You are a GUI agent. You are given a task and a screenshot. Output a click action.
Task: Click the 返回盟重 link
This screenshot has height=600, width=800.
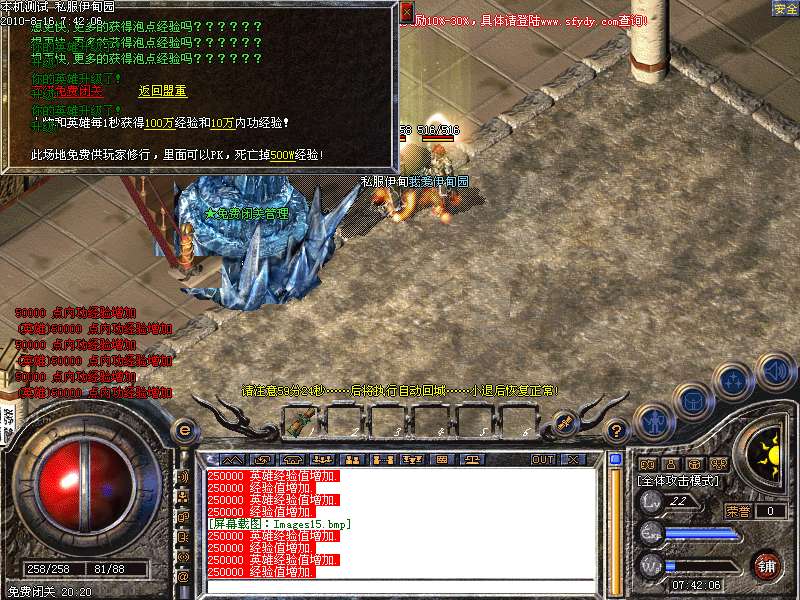162,91
